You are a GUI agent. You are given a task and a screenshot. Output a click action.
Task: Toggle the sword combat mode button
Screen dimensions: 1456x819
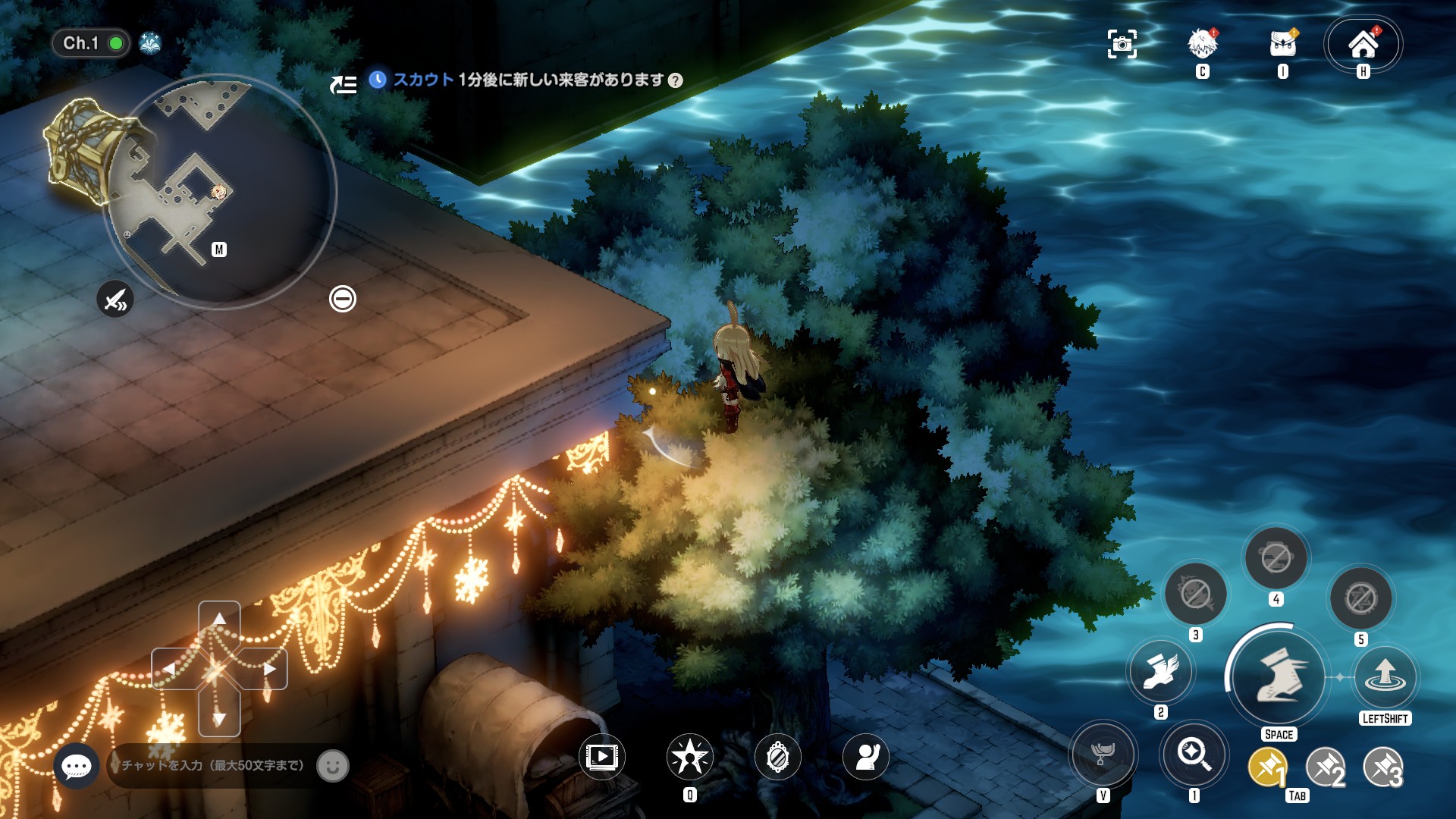pyautogui.click(x=115, y=300)
